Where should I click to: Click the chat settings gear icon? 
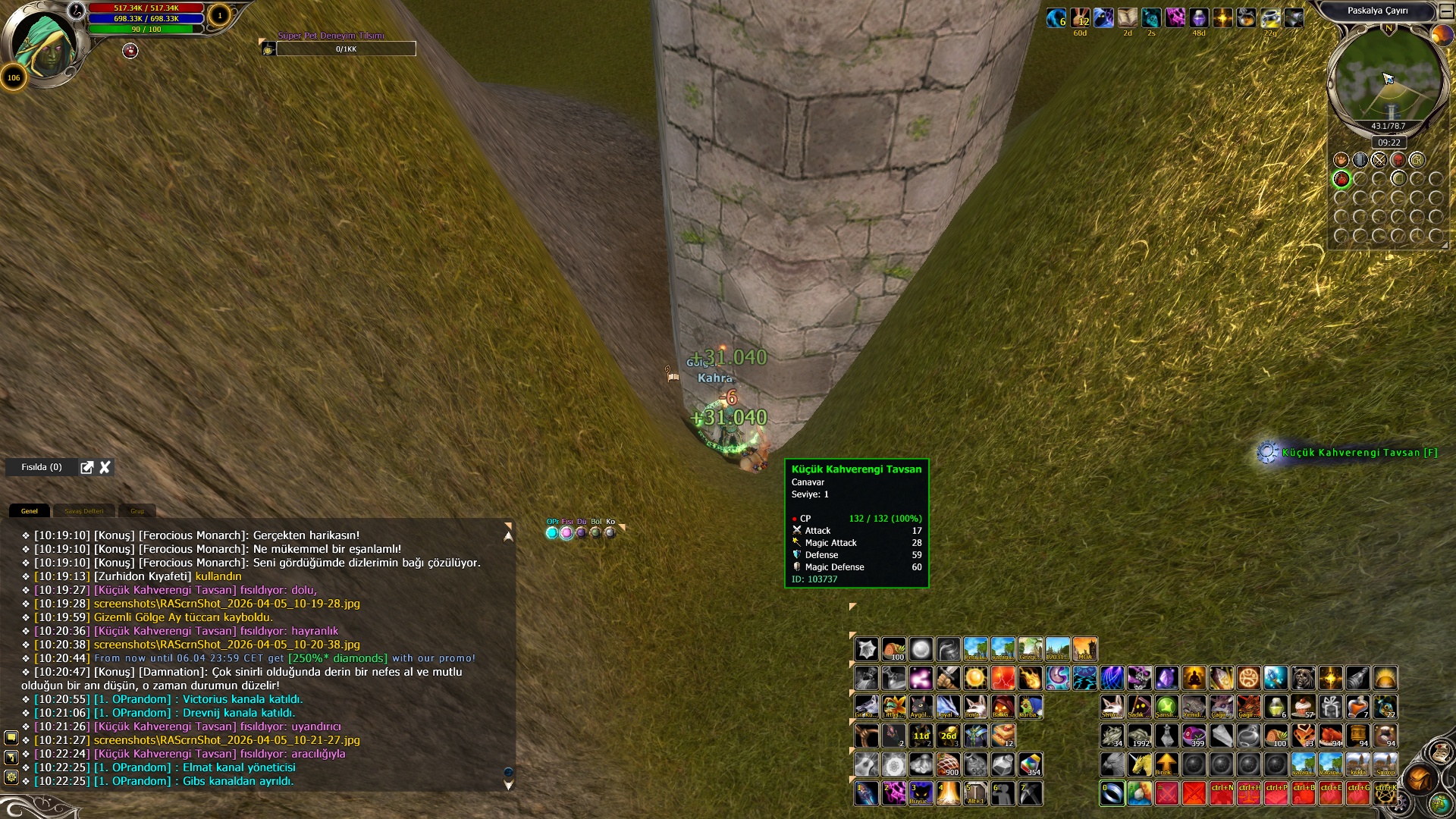click(x=11, y=777)
